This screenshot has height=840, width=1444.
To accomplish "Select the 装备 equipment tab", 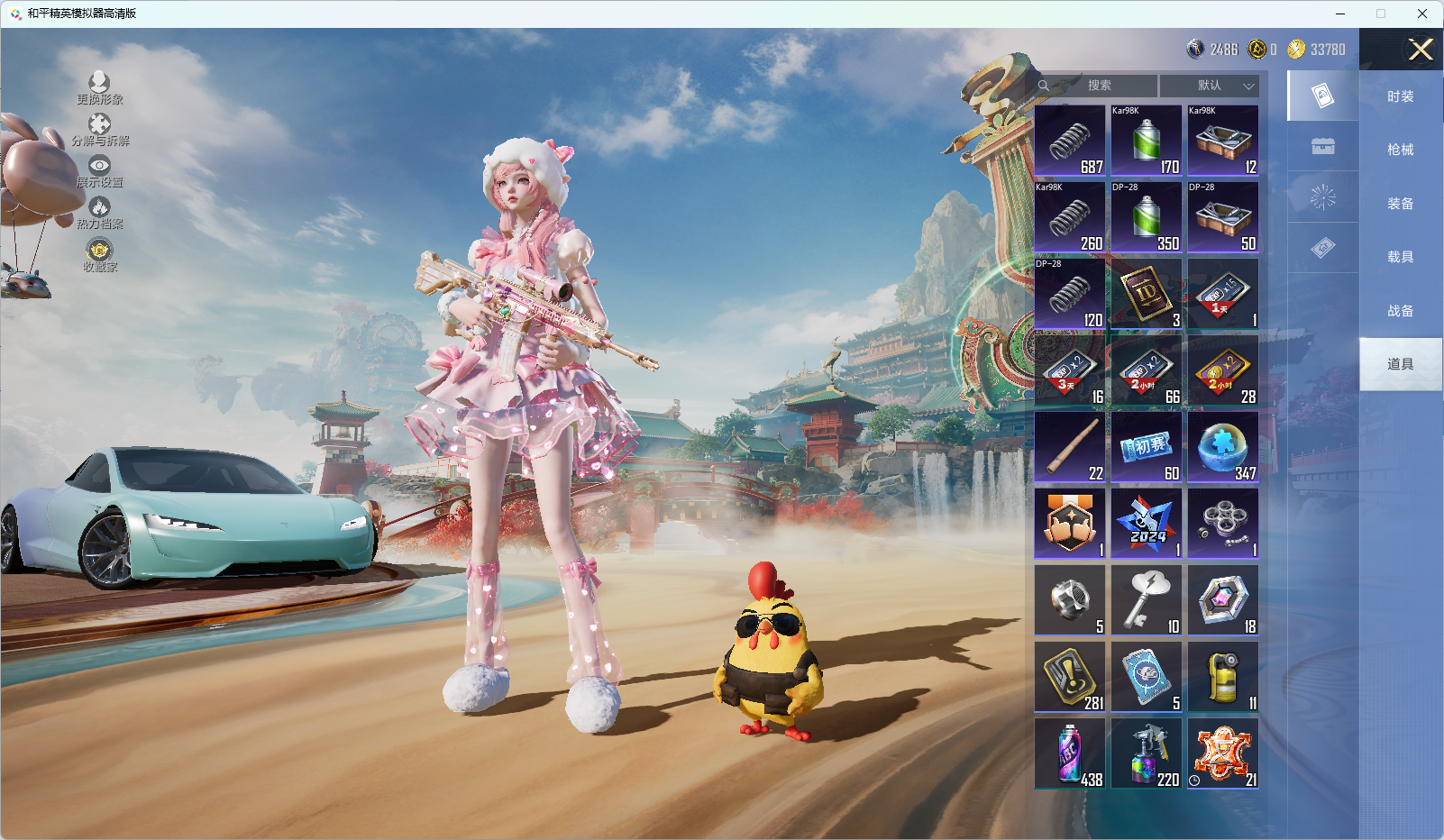I will 1400,204.
